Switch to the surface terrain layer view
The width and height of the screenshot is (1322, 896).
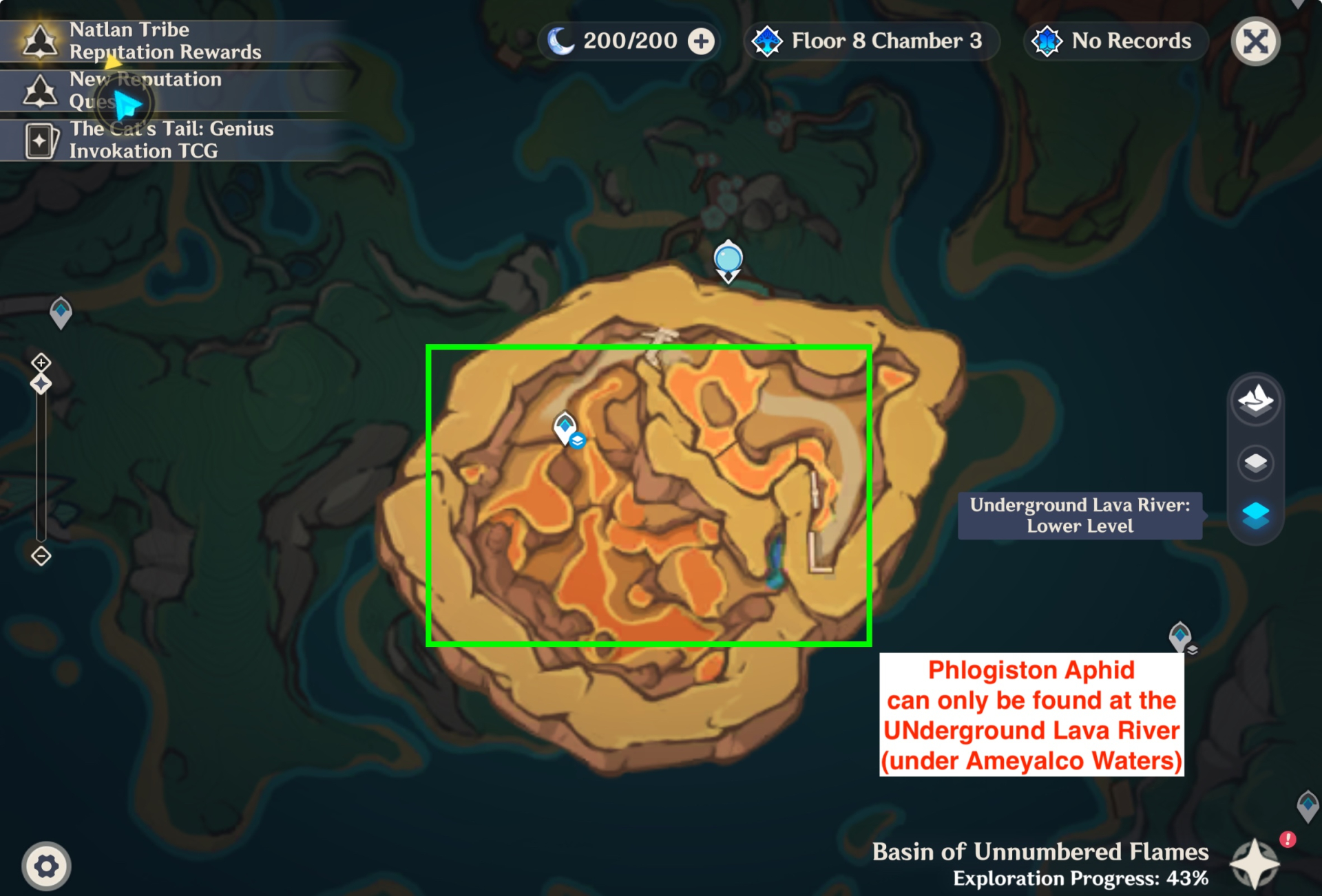tap(1255, 400)
